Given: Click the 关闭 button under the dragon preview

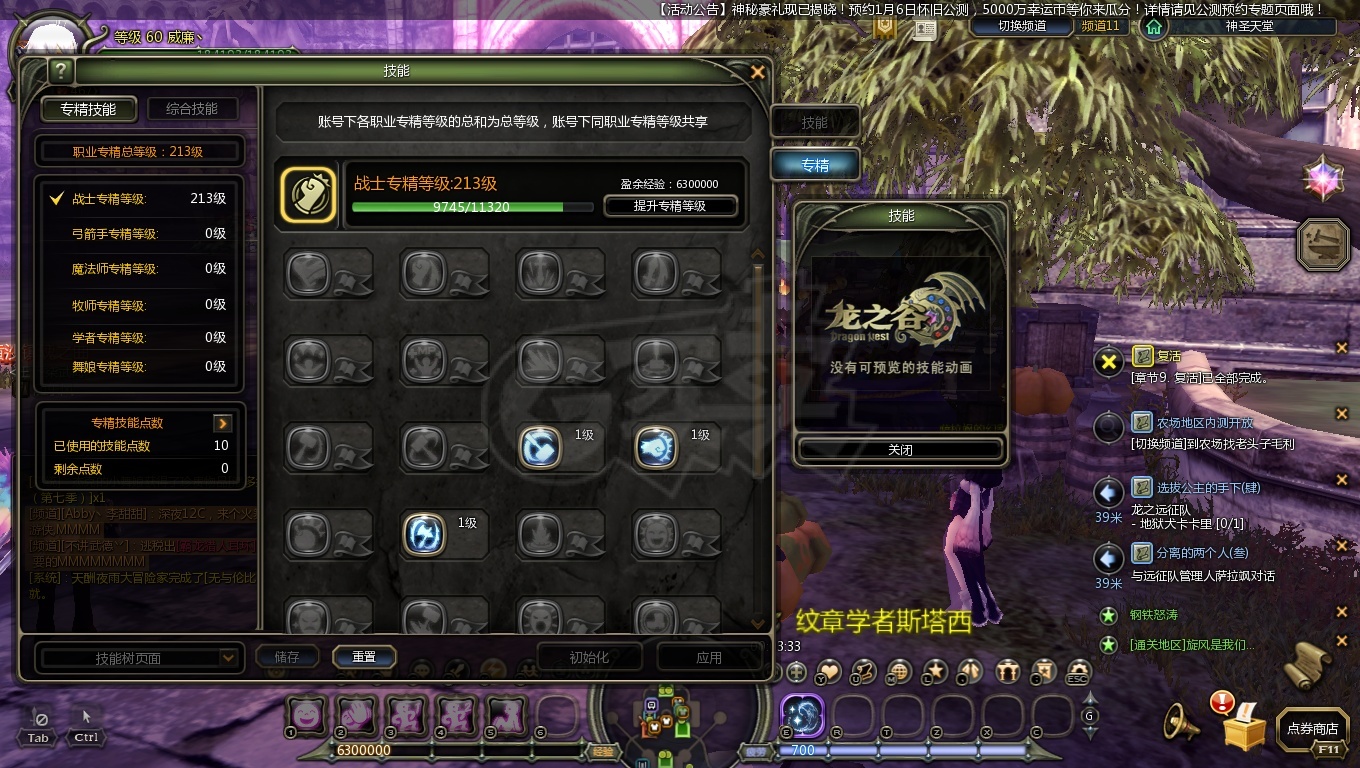Looking at the screenshot, I should [x=899, y=449].
